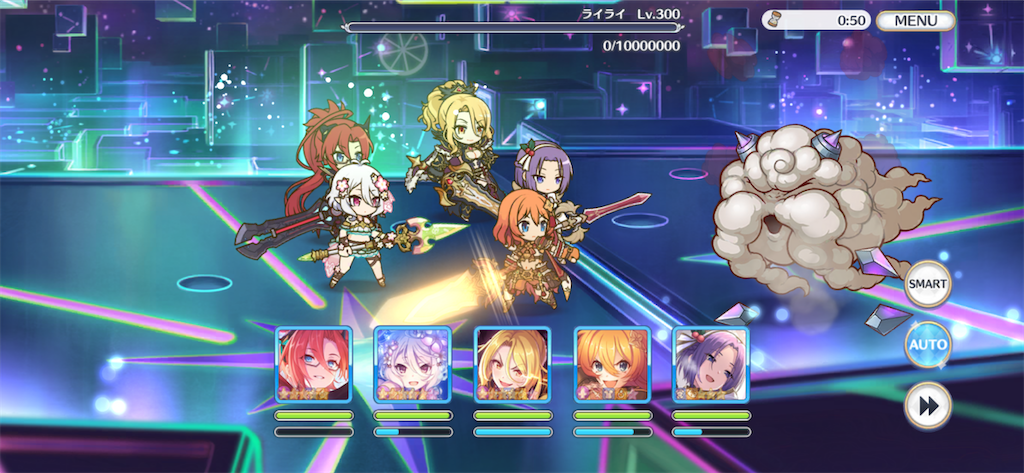Toggle AUTO battle mode

point(927,345)
